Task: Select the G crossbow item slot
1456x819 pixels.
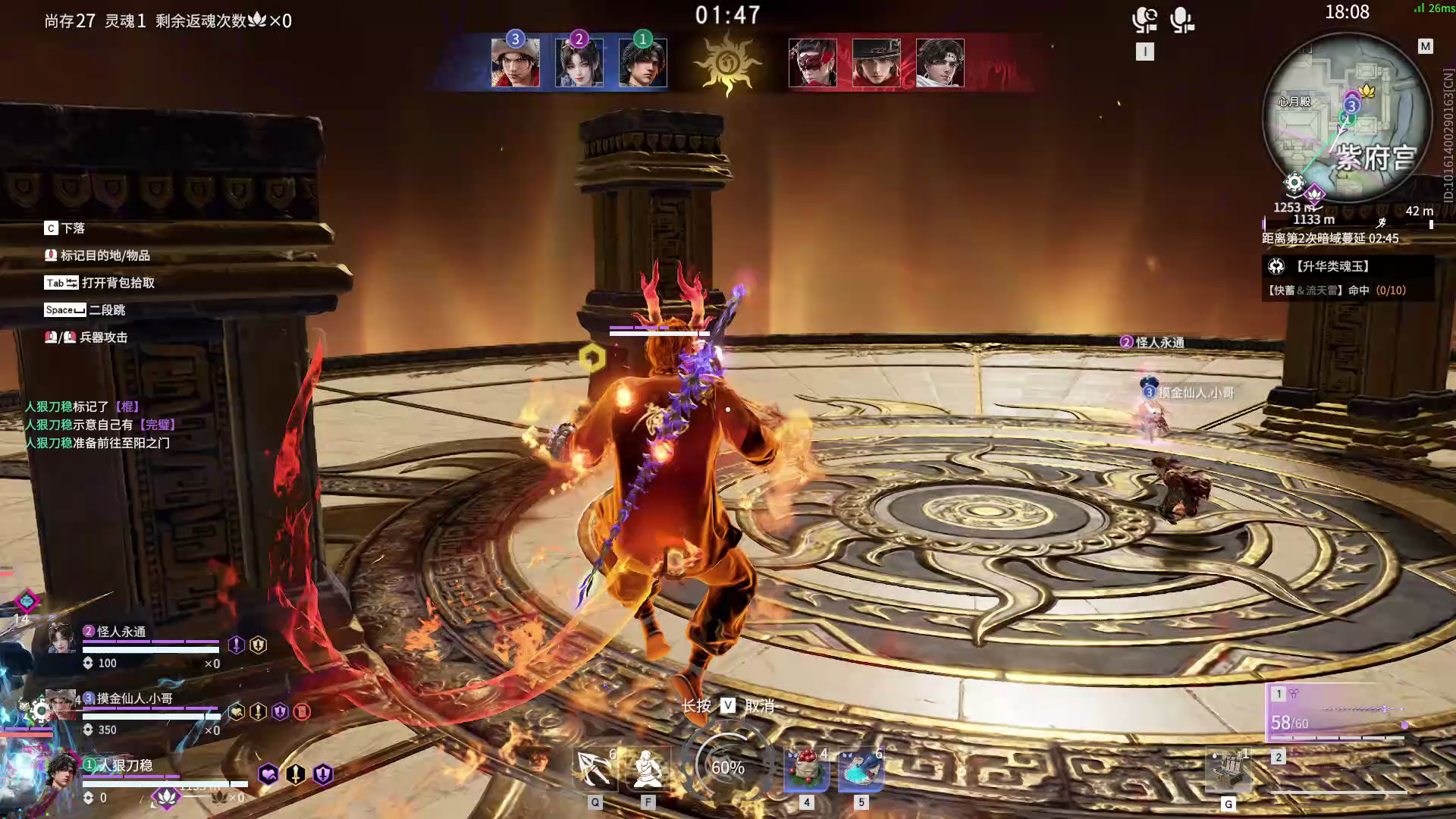Action: [1228, 772]
